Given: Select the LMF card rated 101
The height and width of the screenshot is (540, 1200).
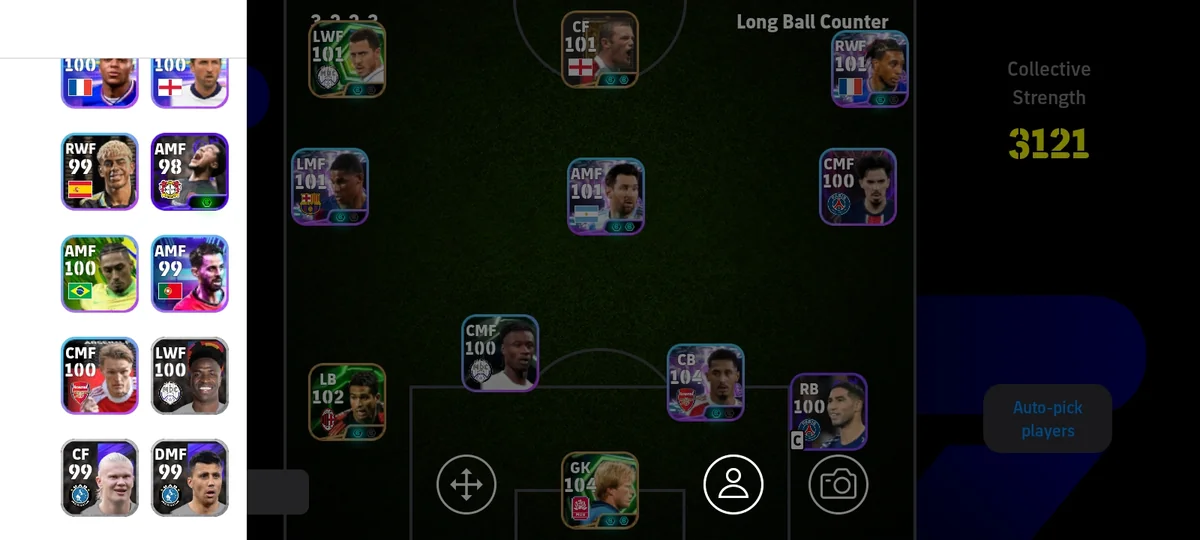Looking at the screenshot, I should [330, 187].
